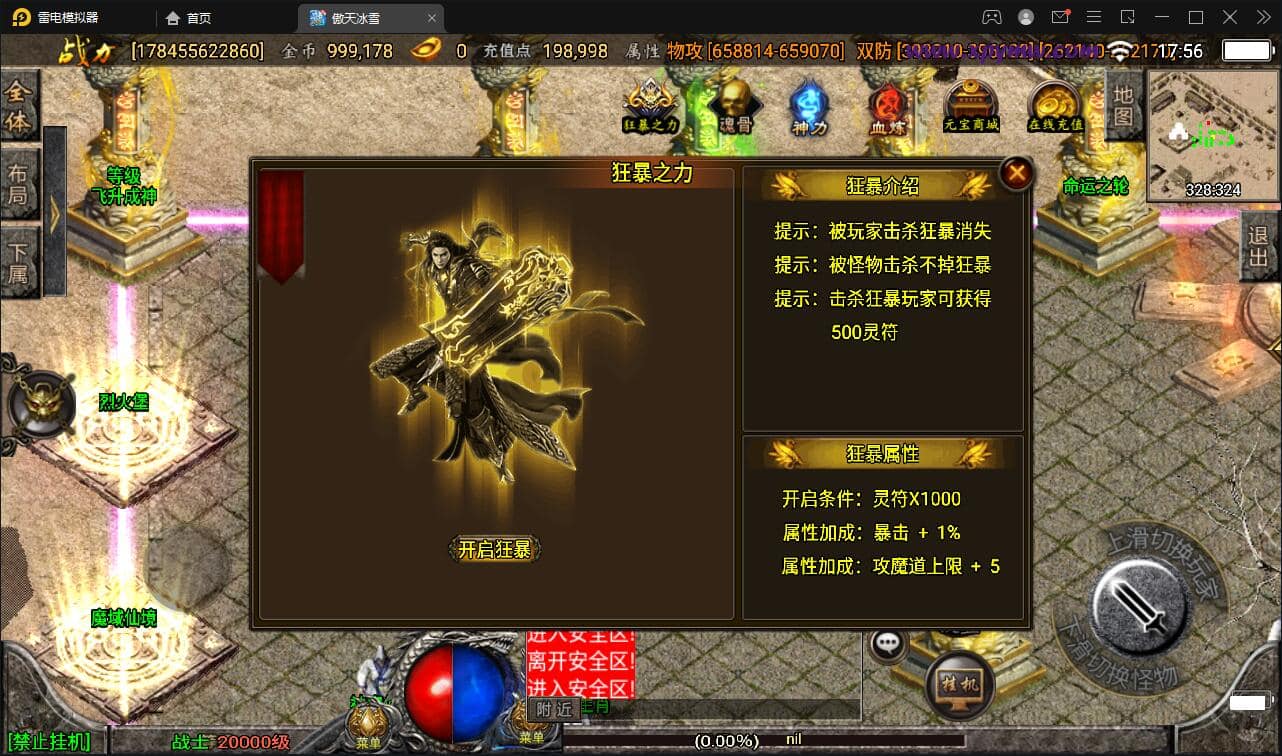Image resolution: width=1282 pixels, height=756 pixels.
Task: Open the chat speech bubble
Action: [887, 645]
